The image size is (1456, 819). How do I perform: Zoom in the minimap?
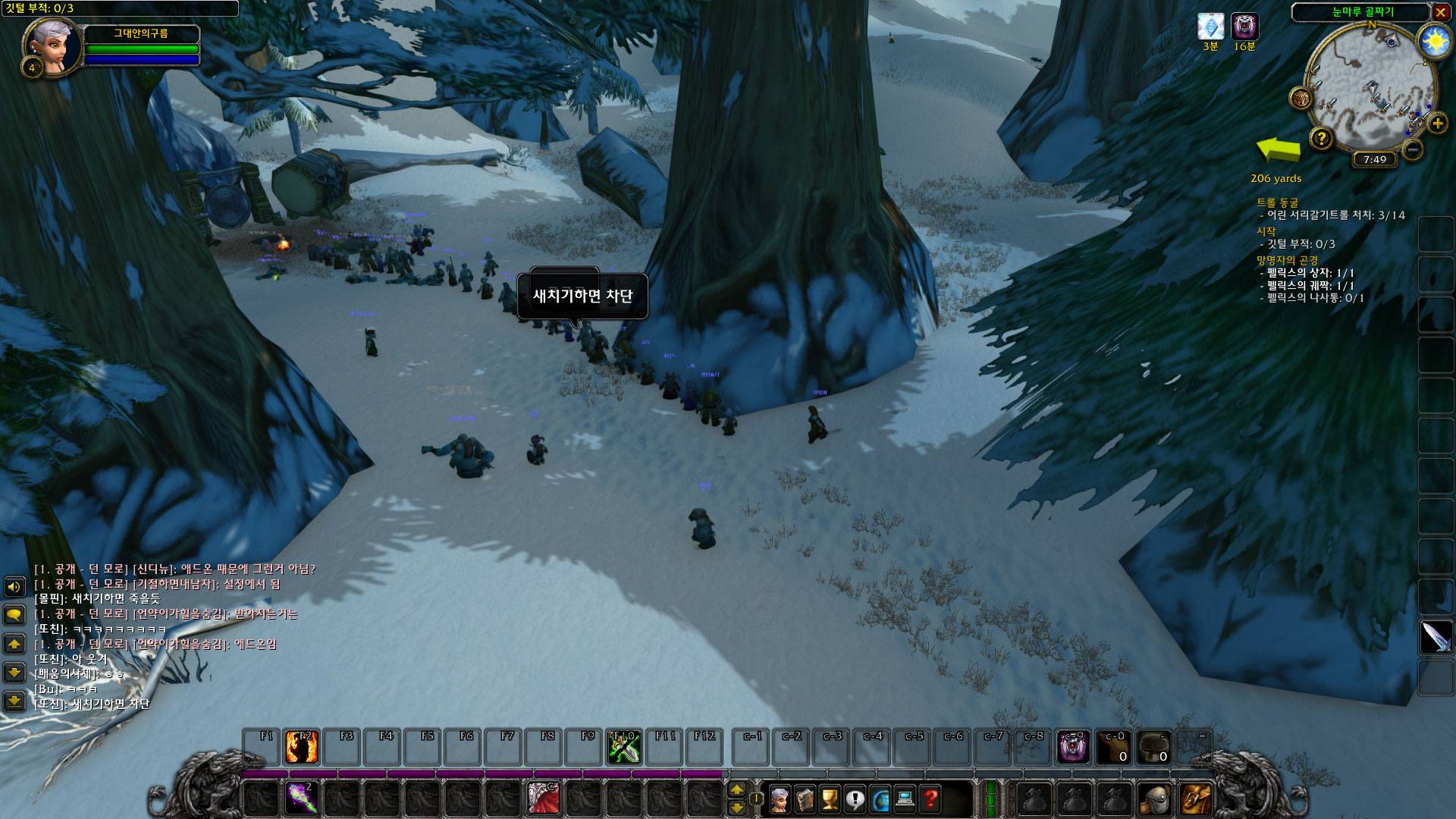(x=1437, y=123)
